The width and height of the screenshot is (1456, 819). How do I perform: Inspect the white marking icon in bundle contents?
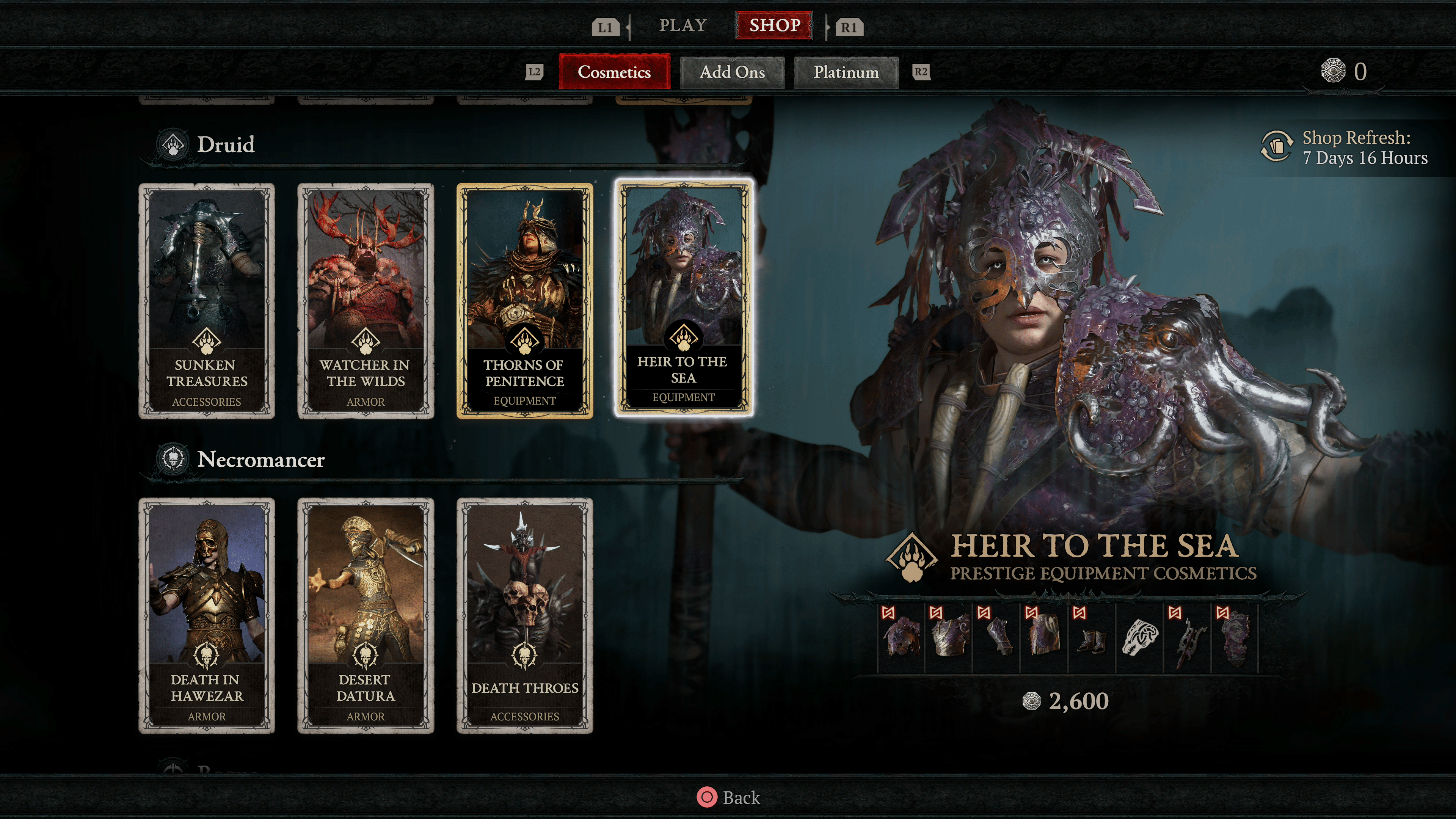pos(1139,638)
